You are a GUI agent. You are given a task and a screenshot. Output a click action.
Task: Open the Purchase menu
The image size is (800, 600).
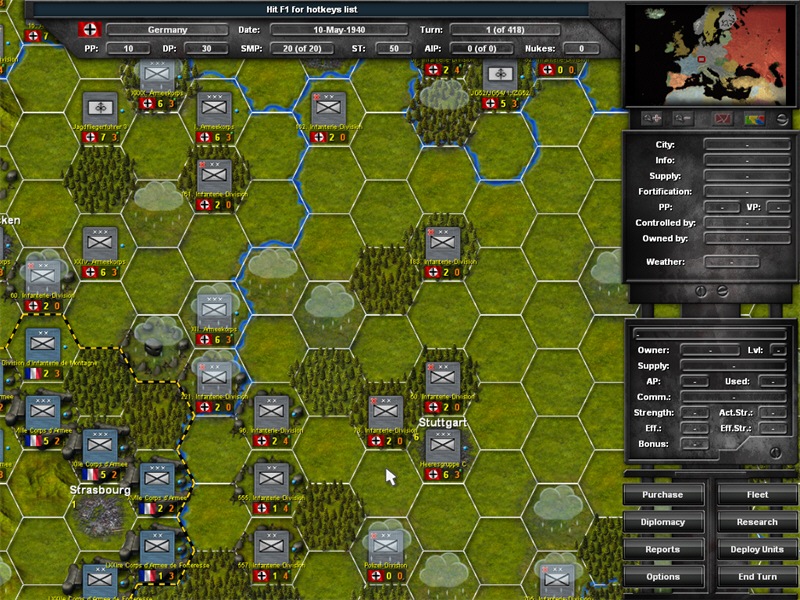[x=663, y=495]
